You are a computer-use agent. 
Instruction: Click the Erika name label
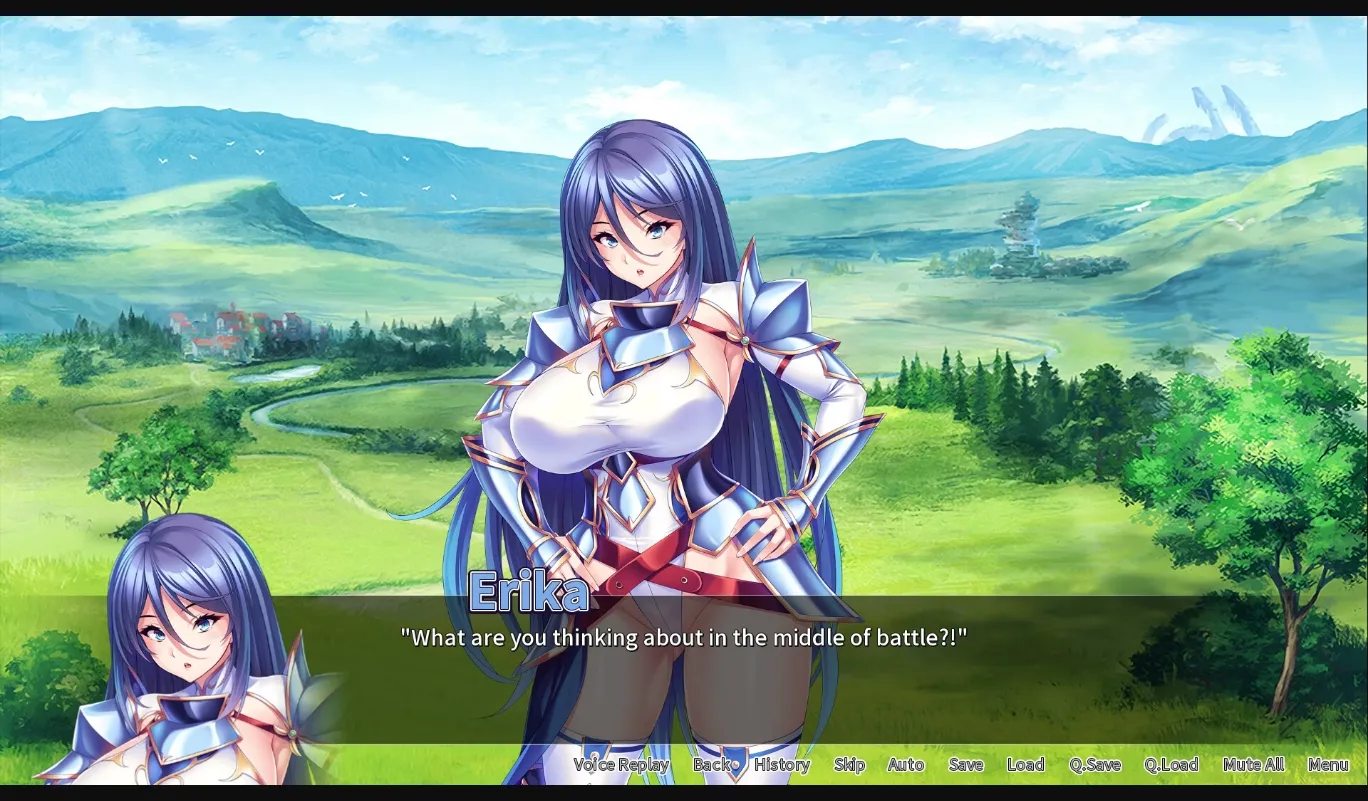tap(530, 593)
